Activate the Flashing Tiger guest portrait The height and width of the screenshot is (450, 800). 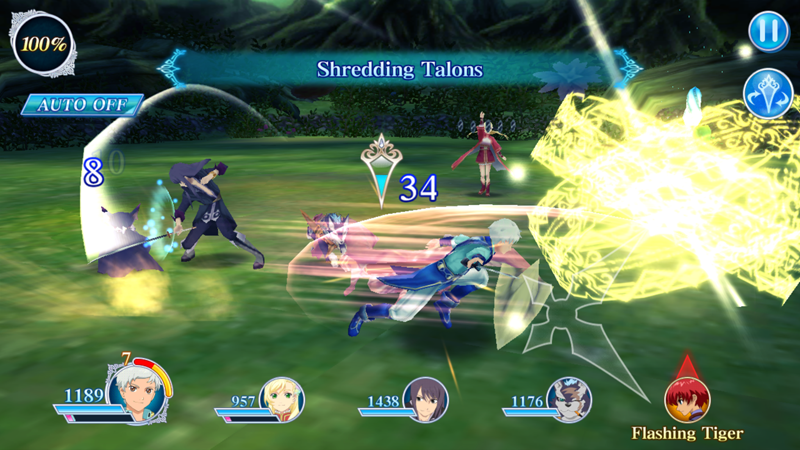tap(687, 399)
